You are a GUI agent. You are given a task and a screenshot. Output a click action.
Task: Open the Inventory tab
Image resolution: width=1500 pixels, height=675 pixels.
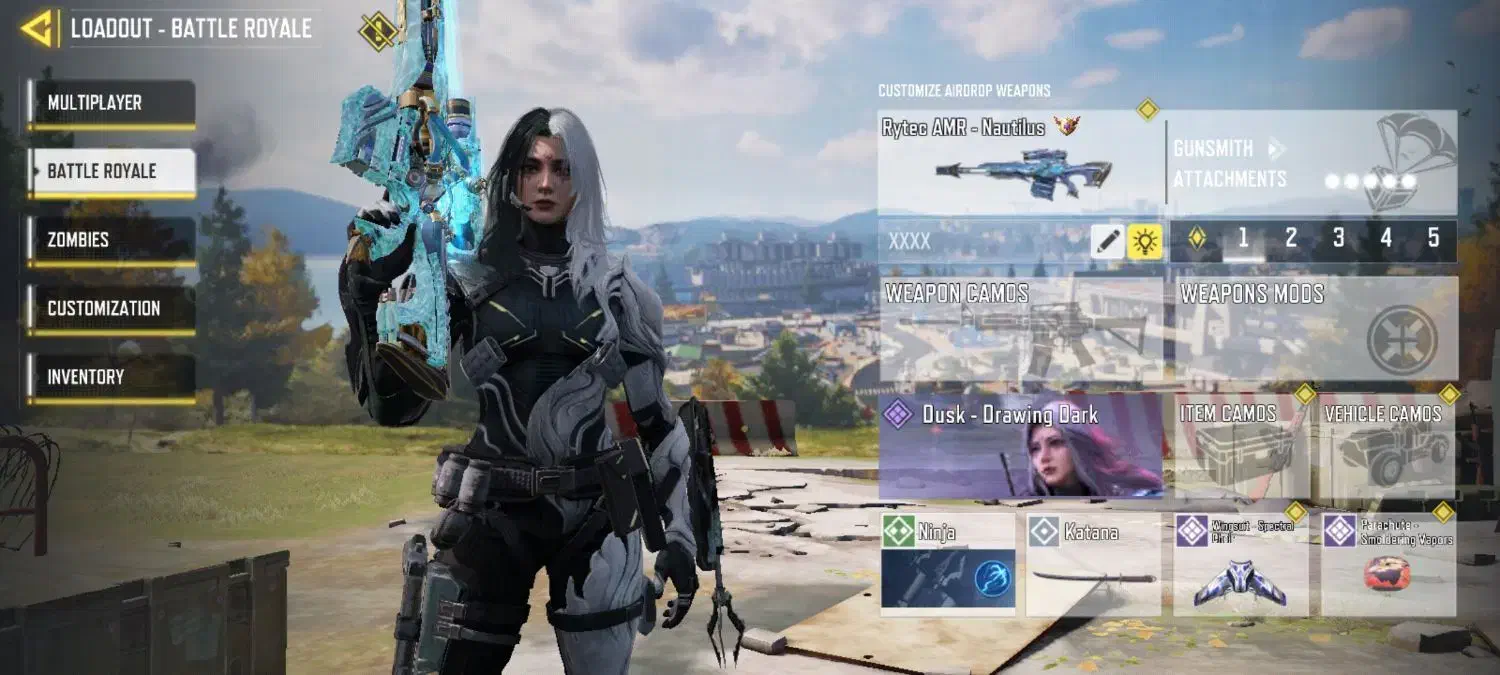tap(111, 377)
